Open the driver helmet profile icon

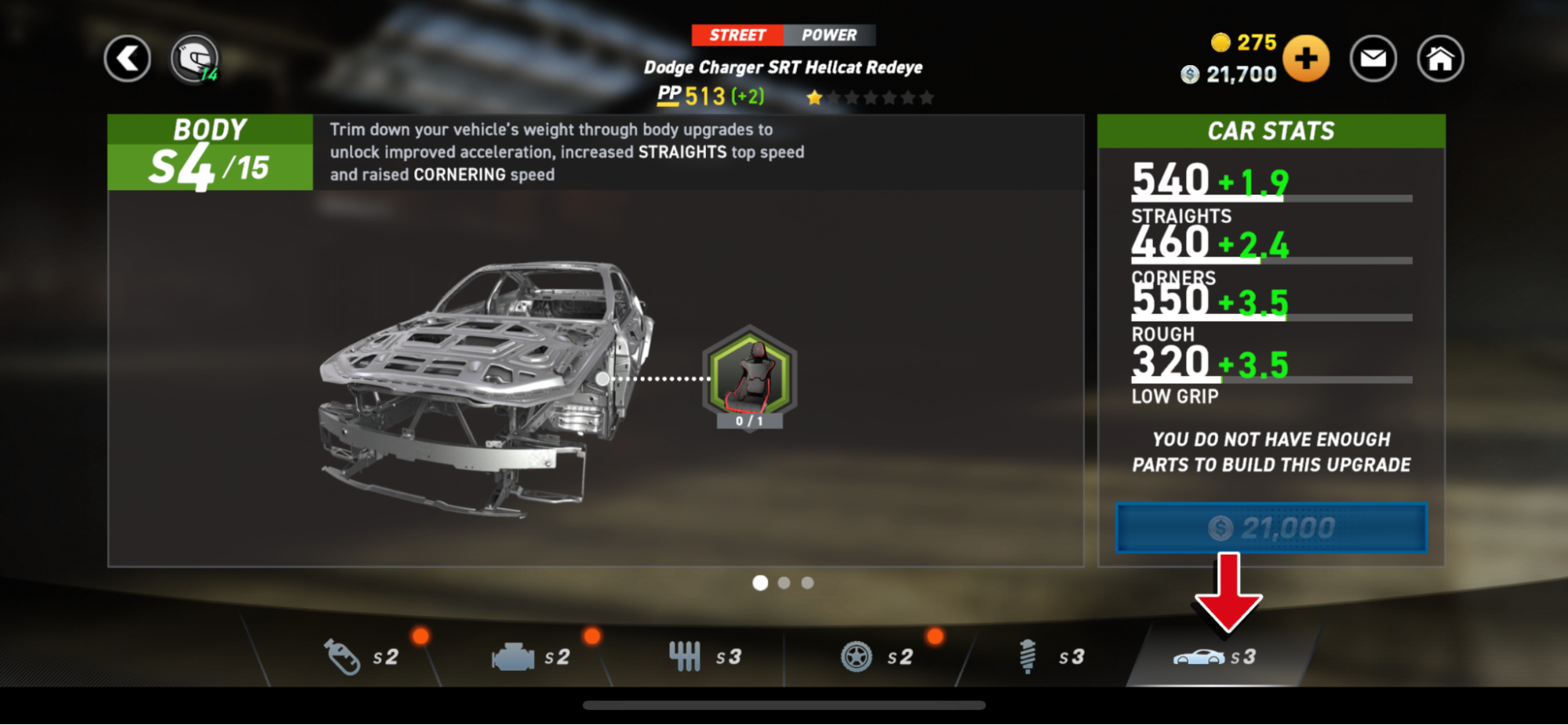point(194,58)
